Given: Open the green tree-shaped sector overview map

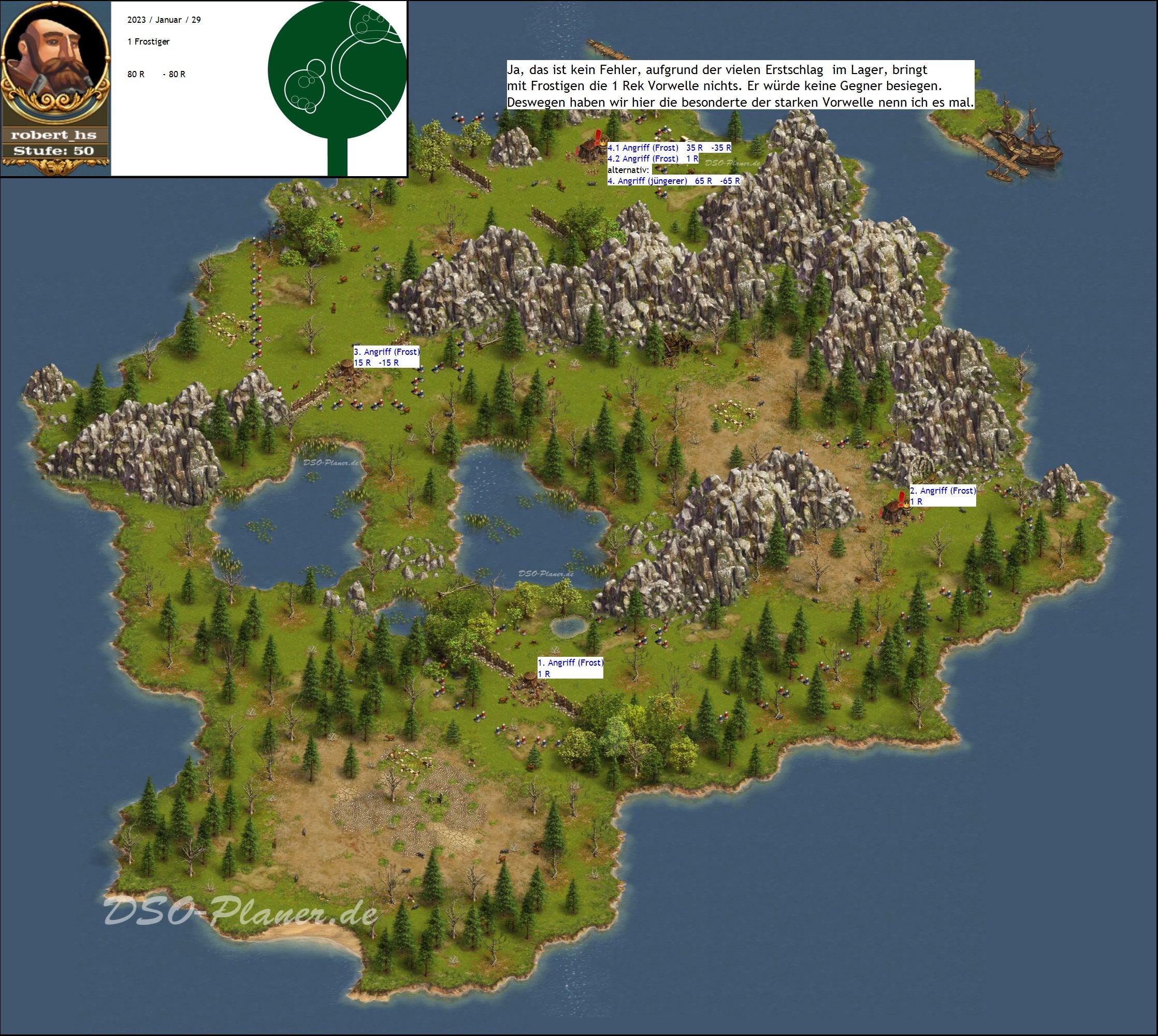Looking at the screenshot, I should (338, 85).
